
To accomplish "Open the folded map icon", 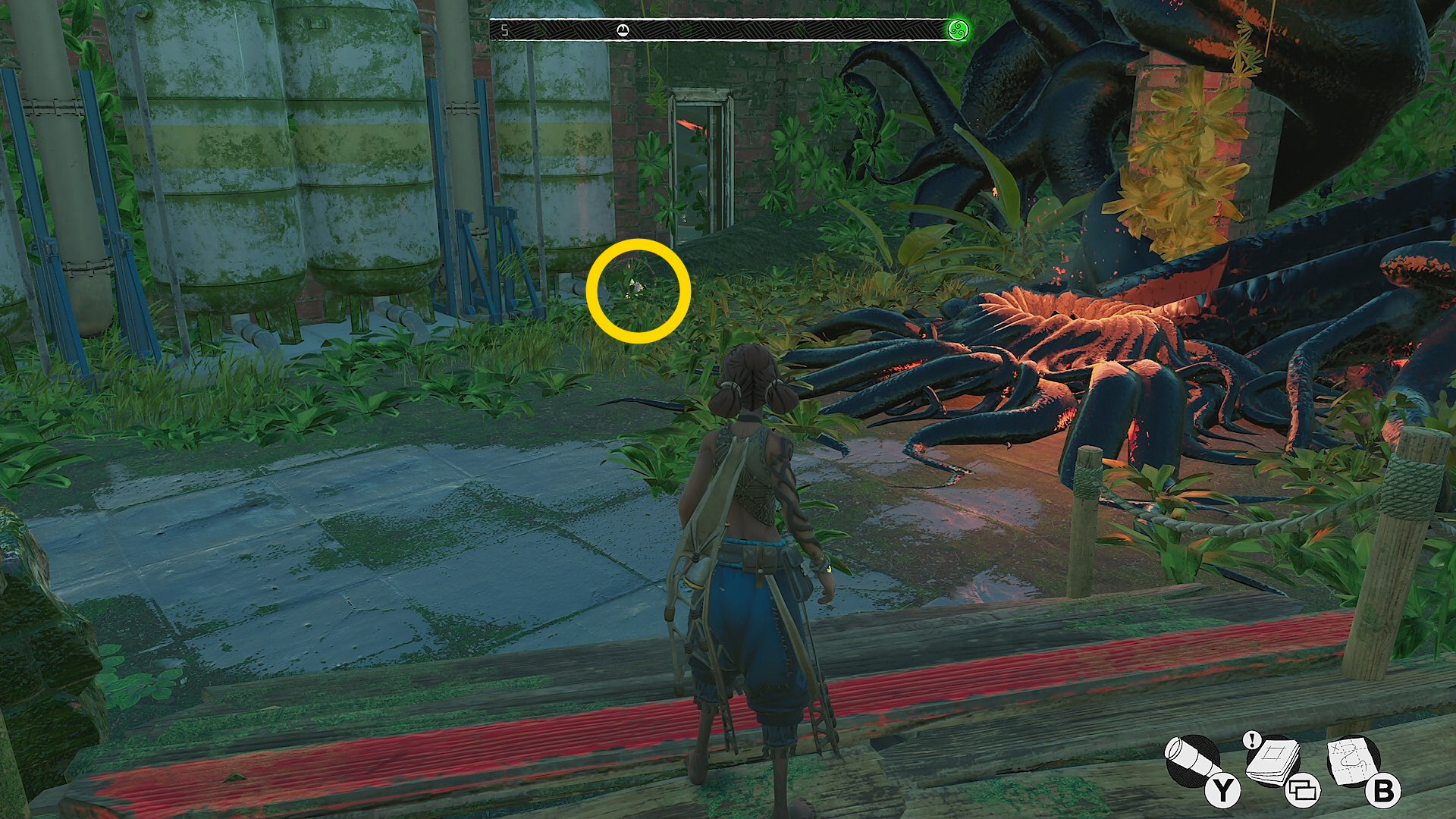I will (x=1354, y=761).
